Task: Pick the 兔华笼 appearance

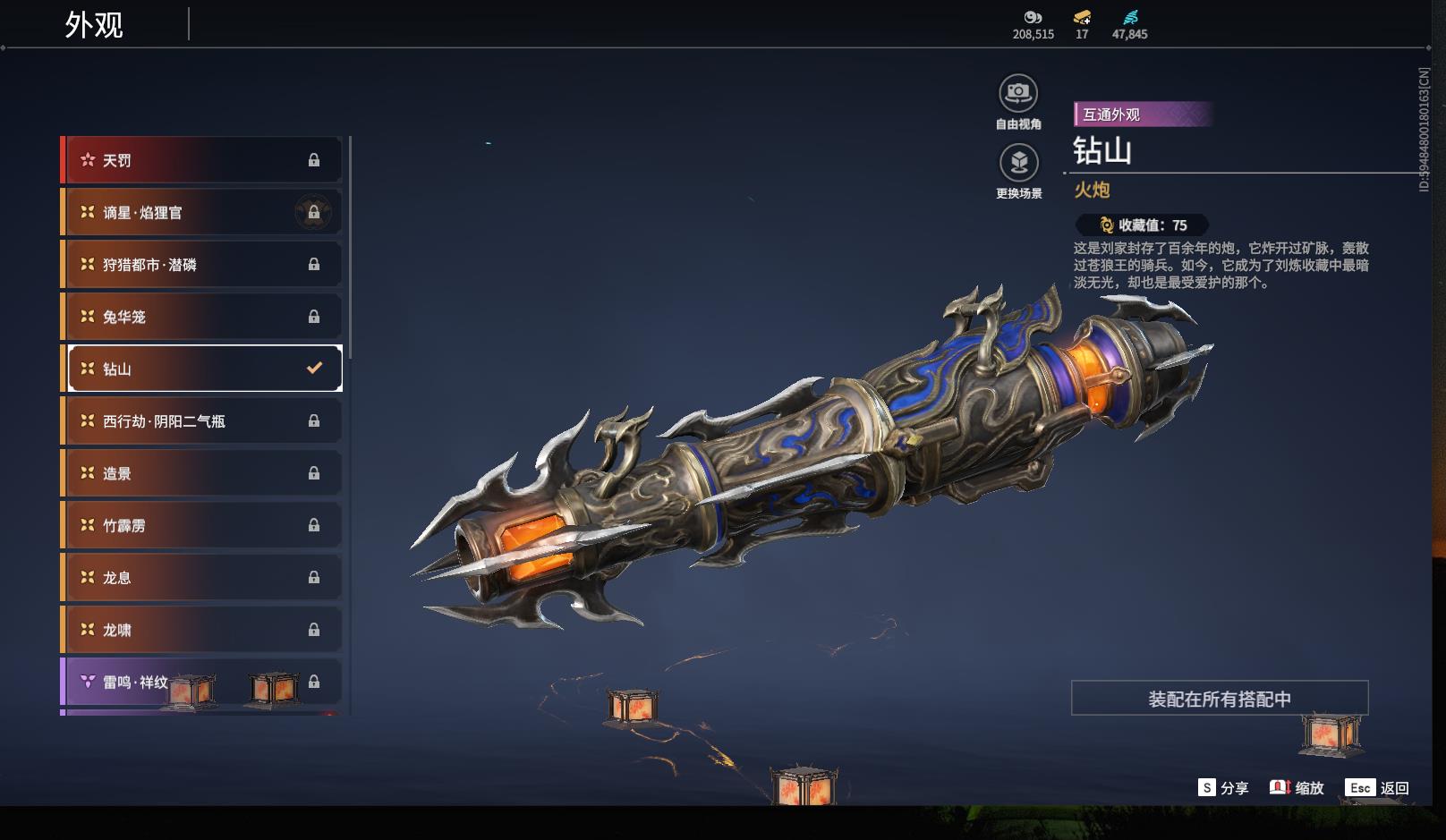Action: coord(201,317)
